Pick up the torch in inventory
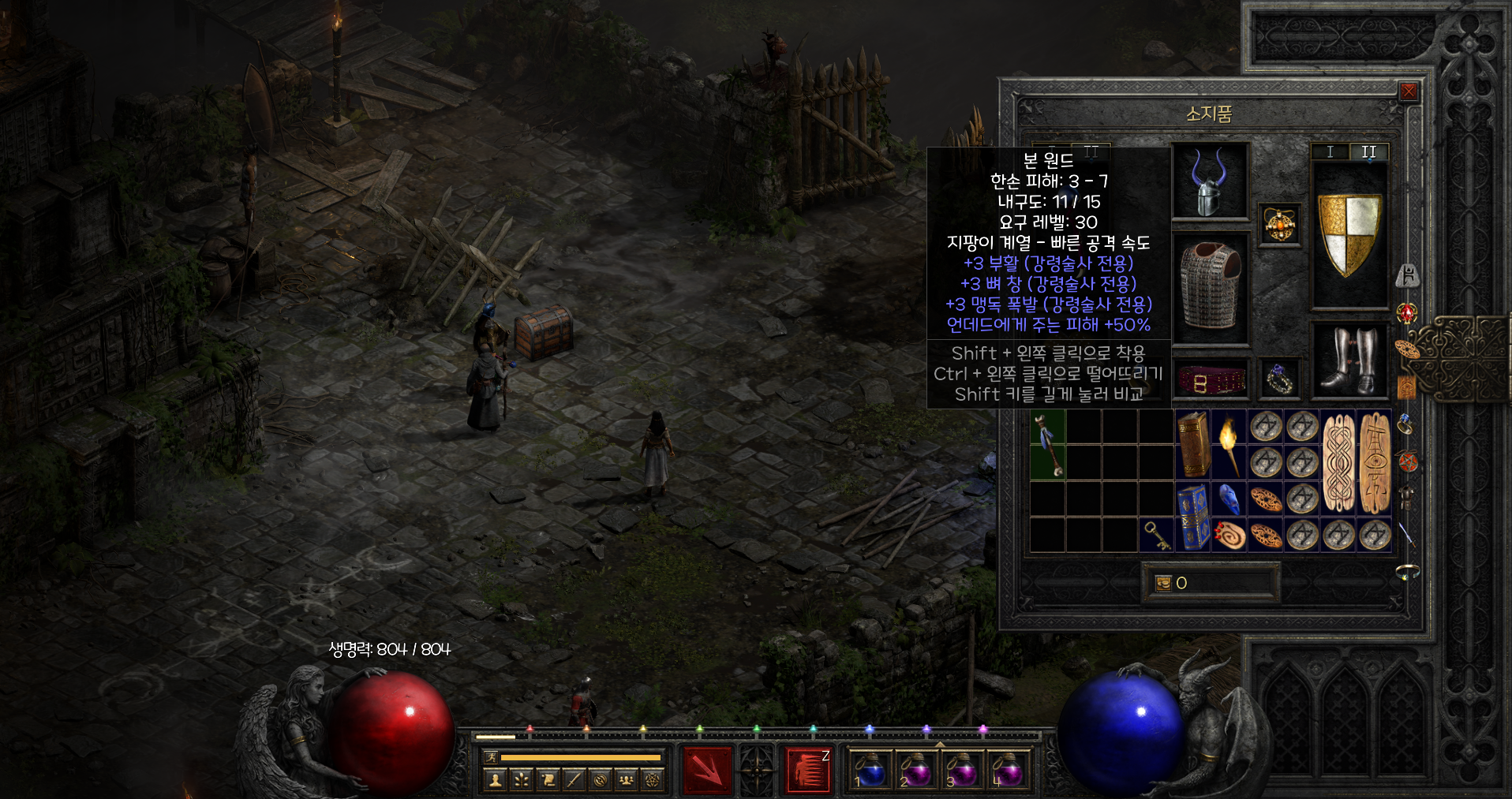This screenshot has width=1512, height=799. pos(1229,444)
